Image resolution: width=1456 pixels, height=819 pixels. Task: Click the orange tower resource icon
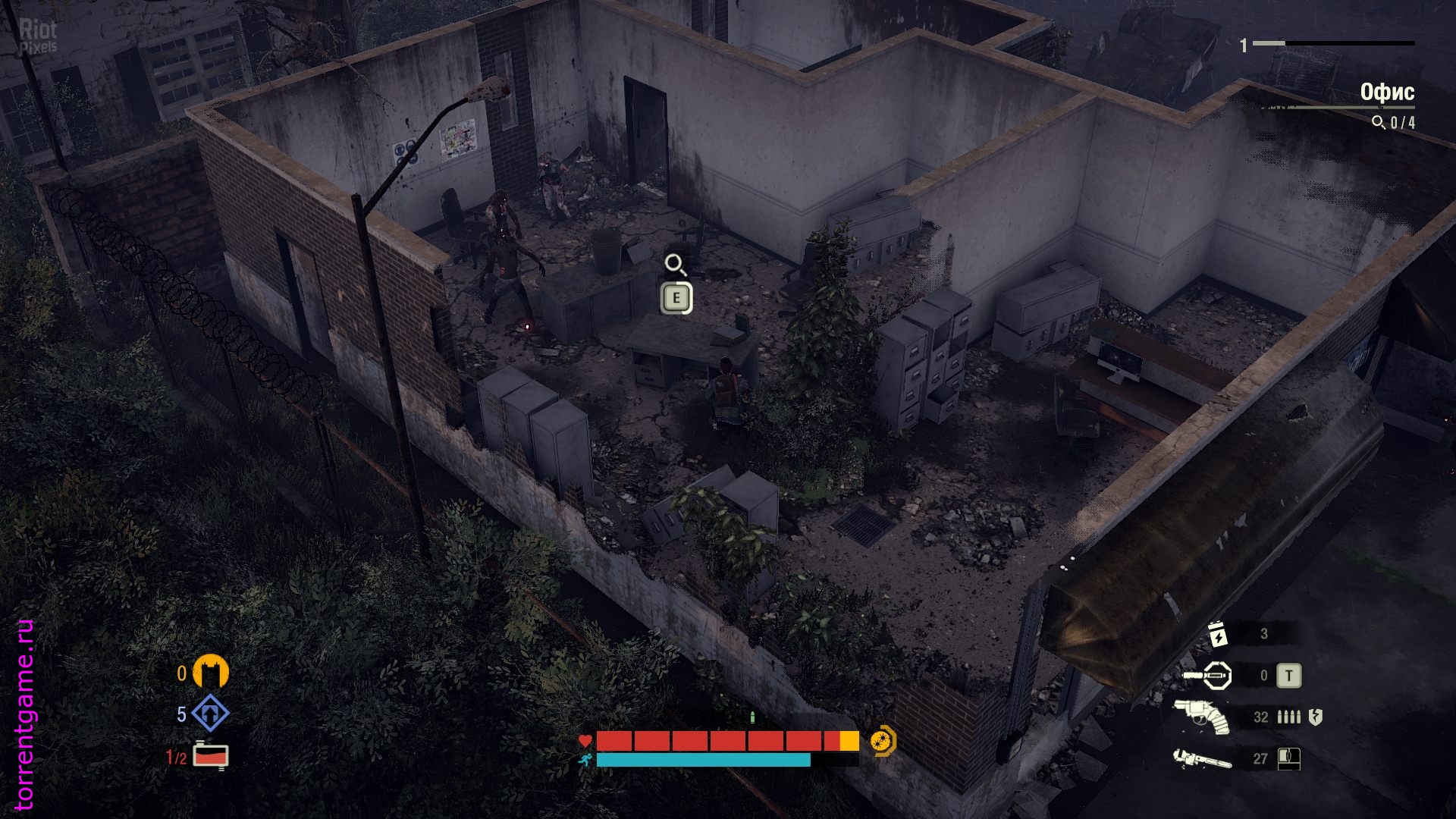(210, 672)
